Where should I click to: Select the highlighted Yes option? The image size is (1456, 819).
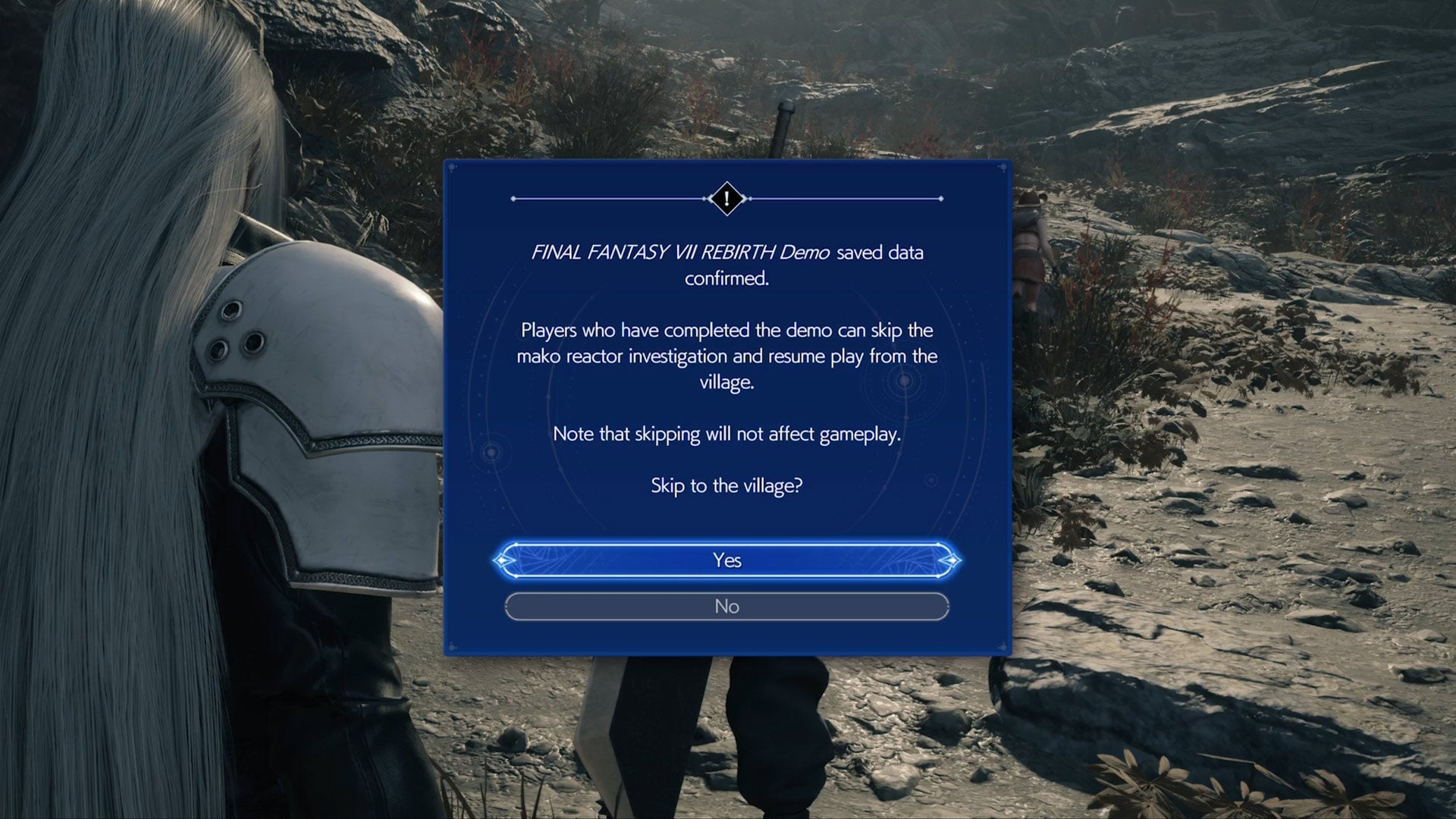(x=727, y=560)
